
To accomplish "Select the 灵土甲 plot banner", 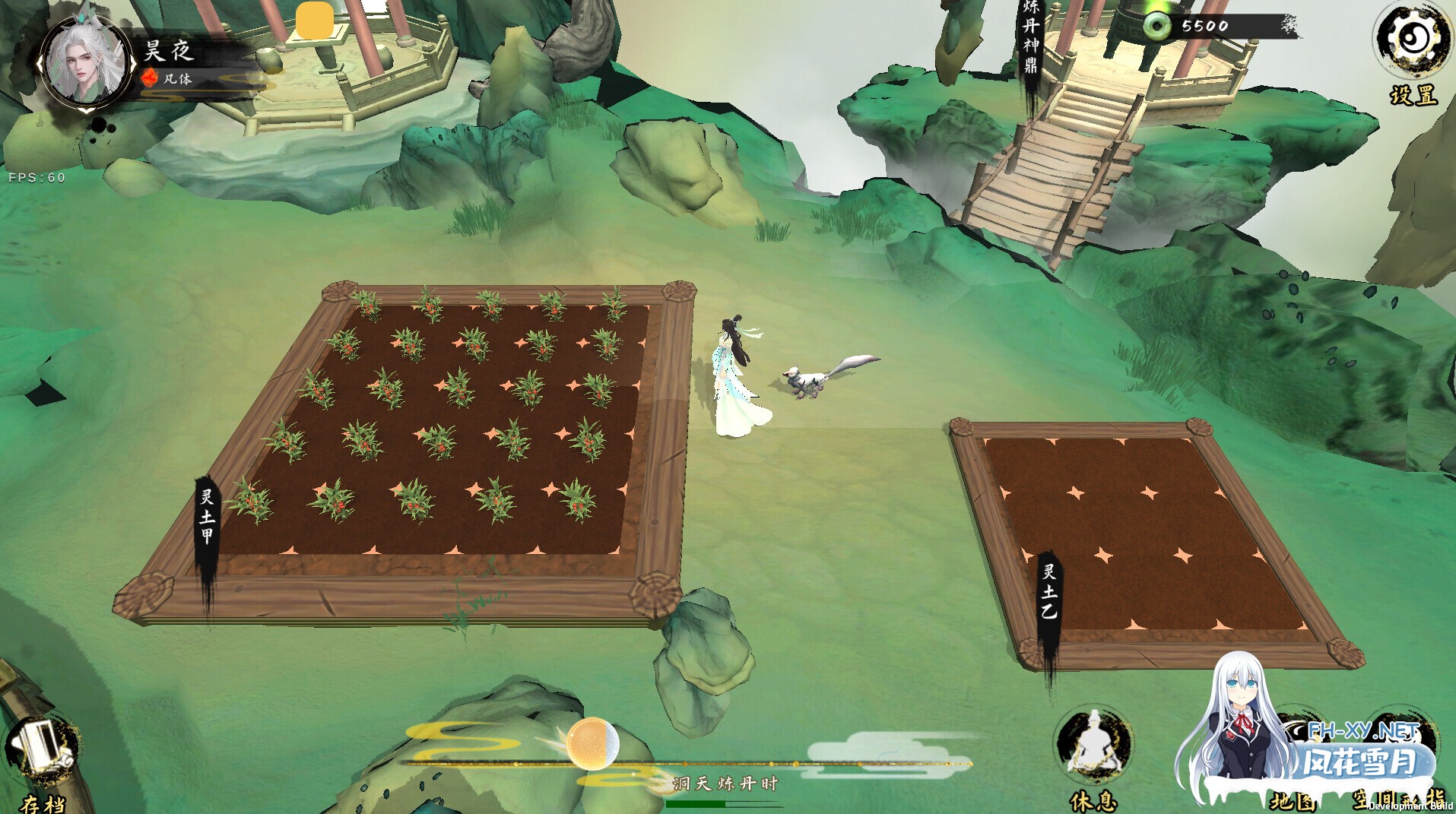I will [x=207, y=524].
